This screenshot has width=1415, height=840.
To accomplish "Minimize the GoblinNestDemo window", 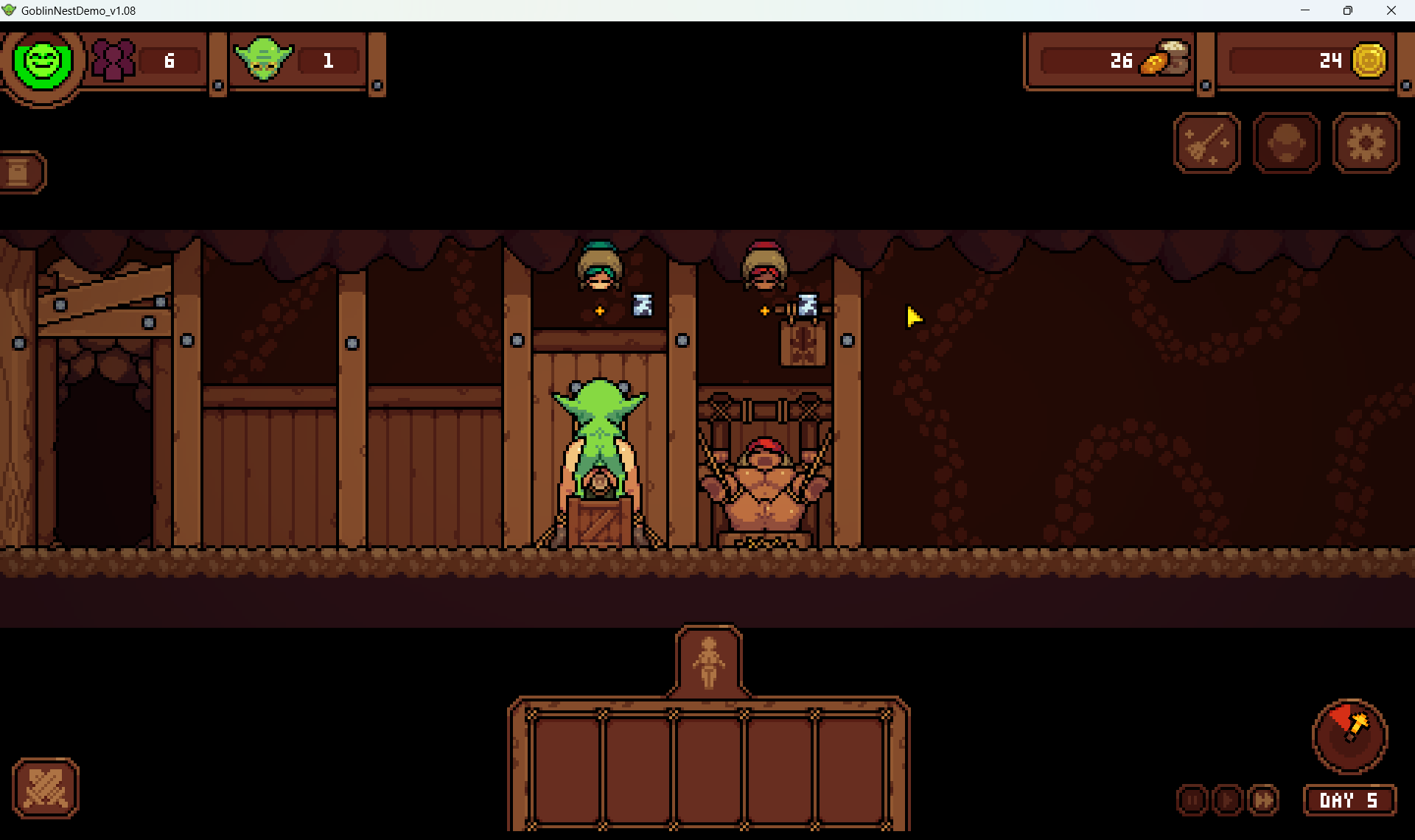I will pyautogui.click(x=1305, y=10).
